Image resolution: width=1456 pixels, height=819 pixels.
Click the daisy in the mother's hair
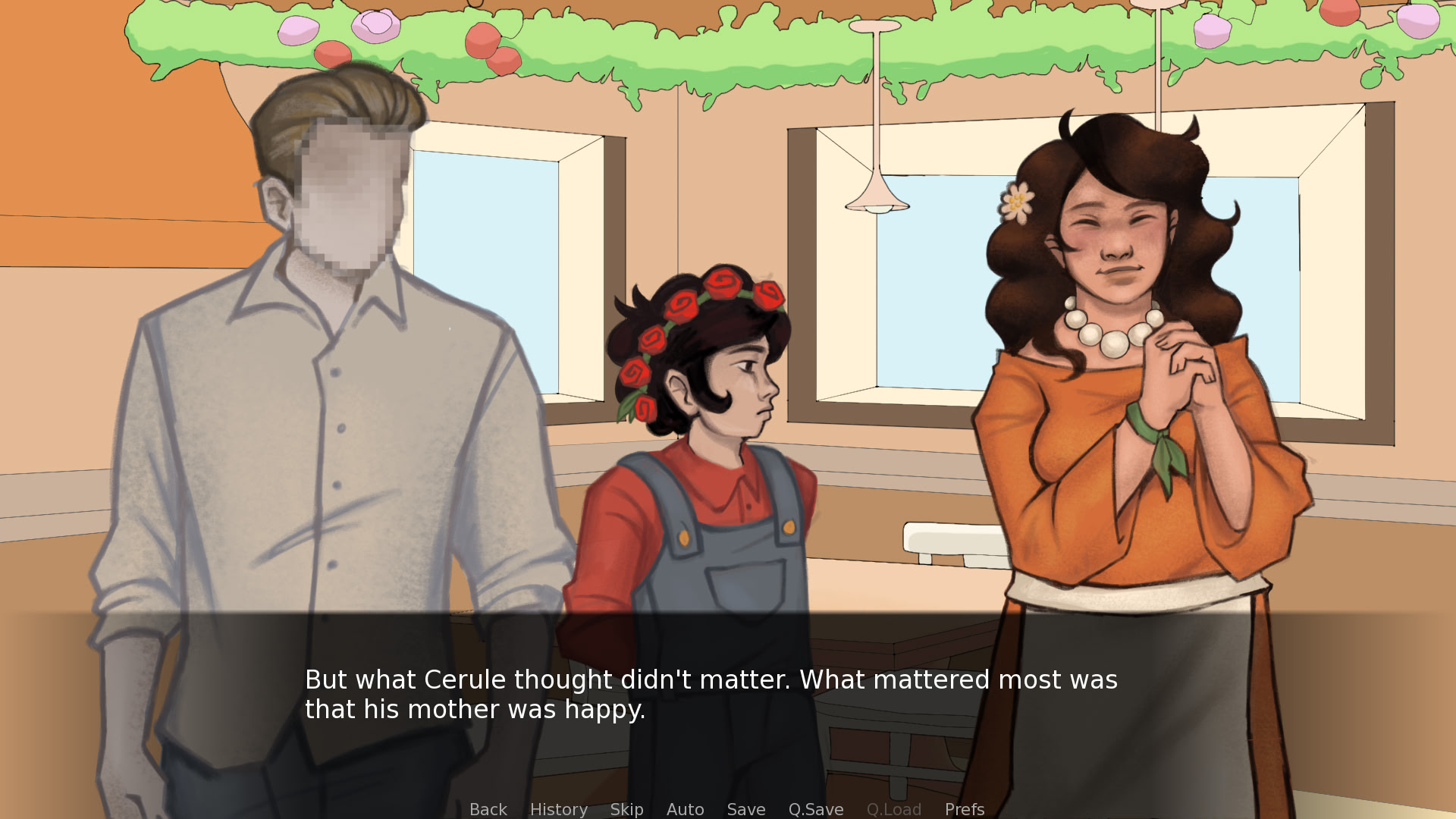1018,203
